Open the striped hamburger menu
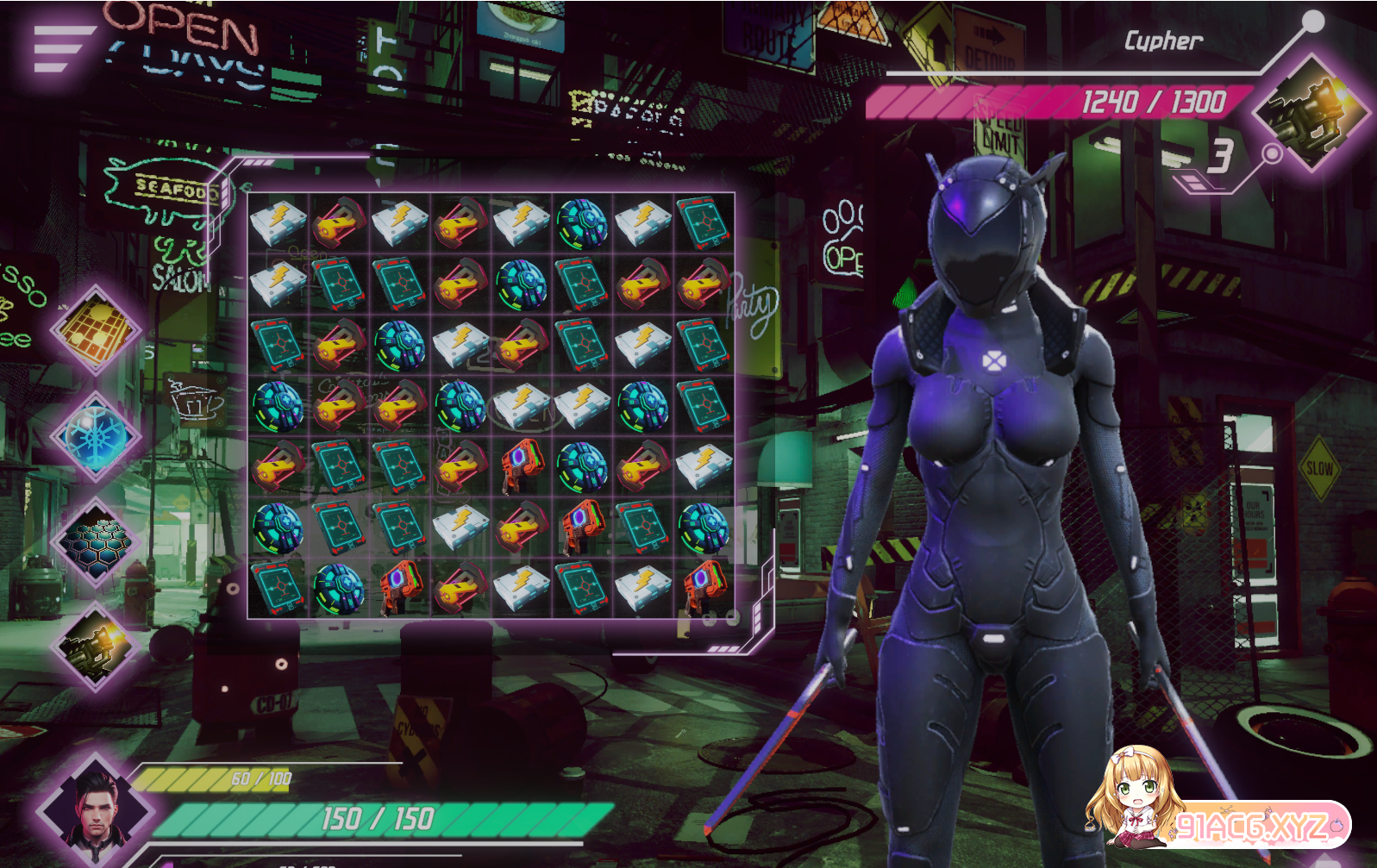The width and height of the screenshot is (1377, 868). (62, 48)
